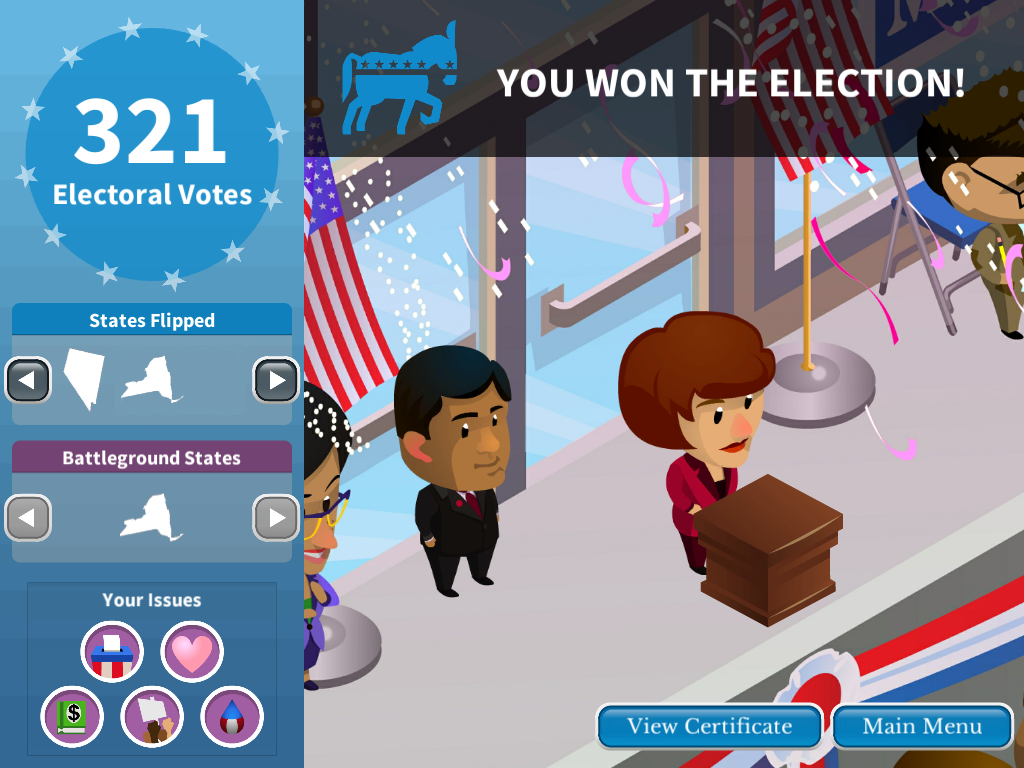Select the Nevada state in States Flipped
This screenshot has height=768, width=1024.
[84, 378]
